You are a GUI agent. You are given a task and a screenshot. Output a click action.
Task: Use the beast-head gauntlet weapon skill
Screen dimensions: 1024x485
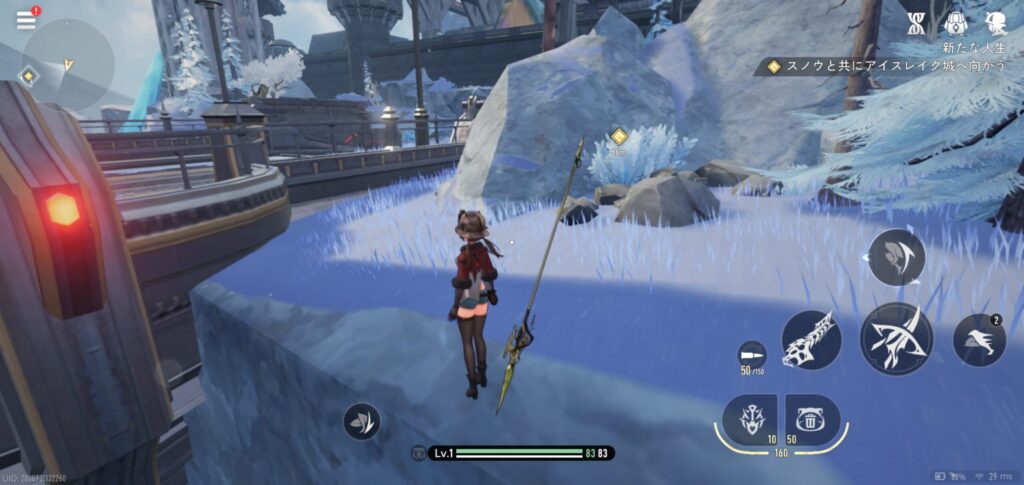(x=811, y=339)
